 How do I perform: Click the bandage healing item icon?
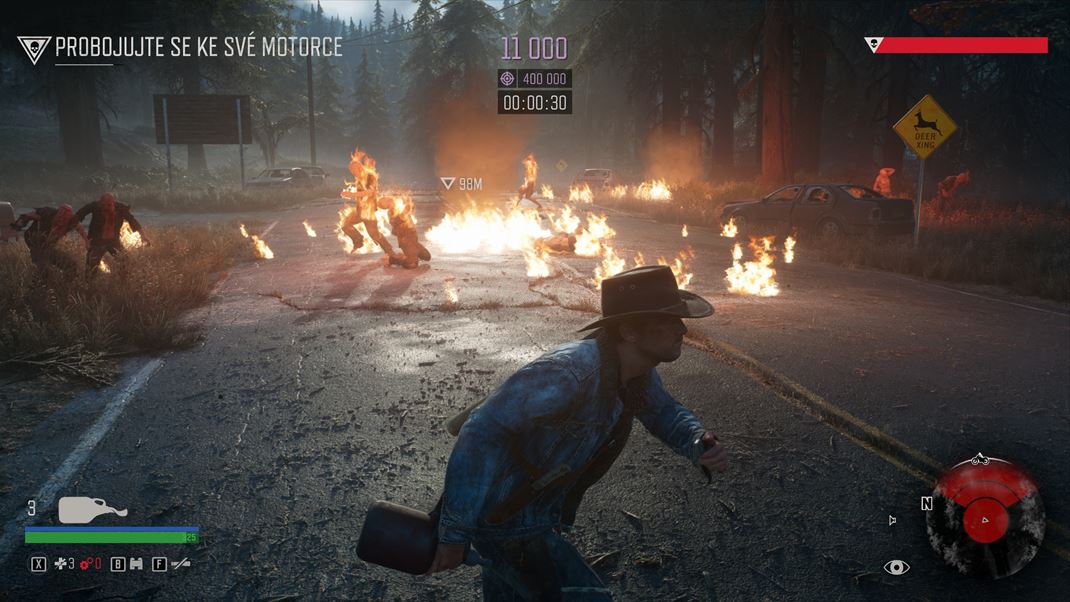tap(62, 564)
